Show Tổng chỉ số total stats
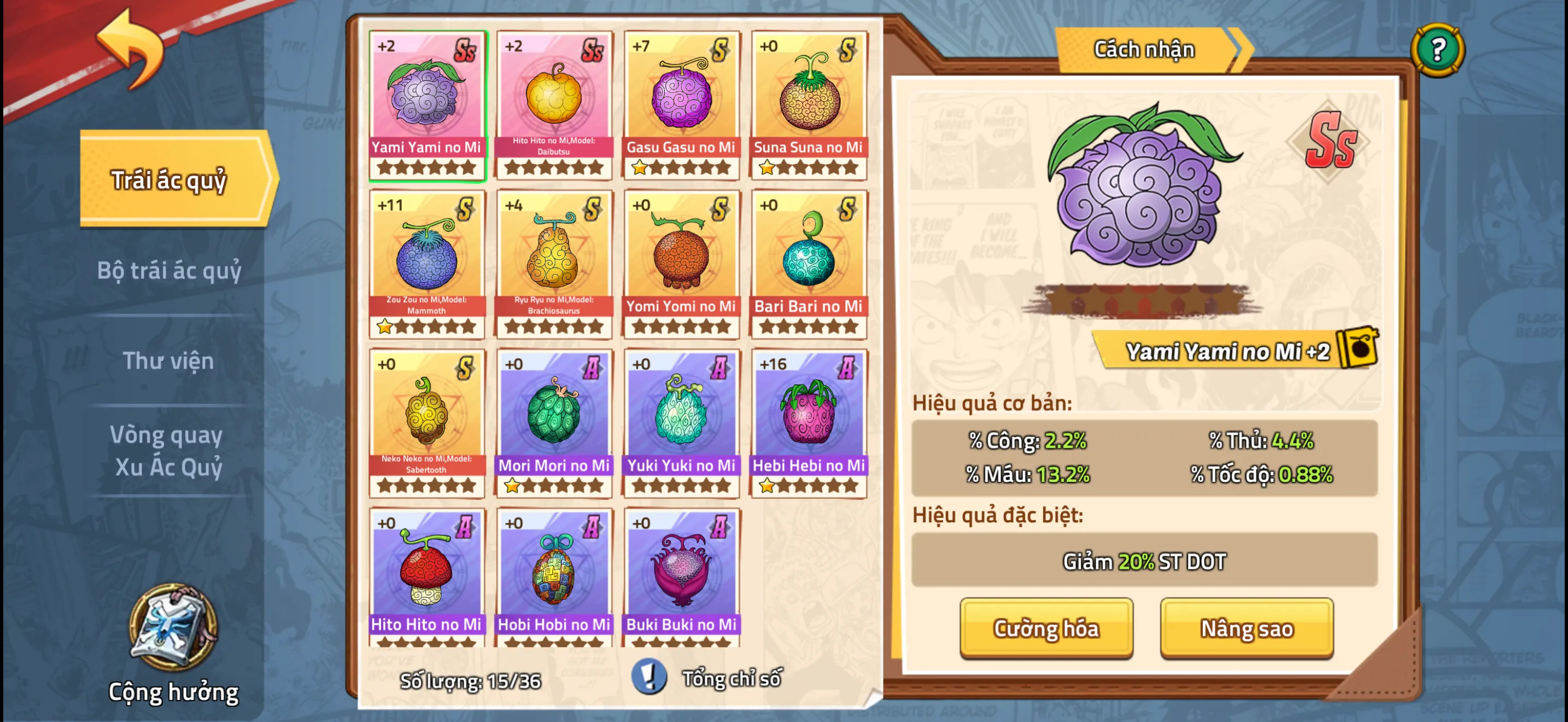This screenshot has width=1568, height=722. pos(709,678)
